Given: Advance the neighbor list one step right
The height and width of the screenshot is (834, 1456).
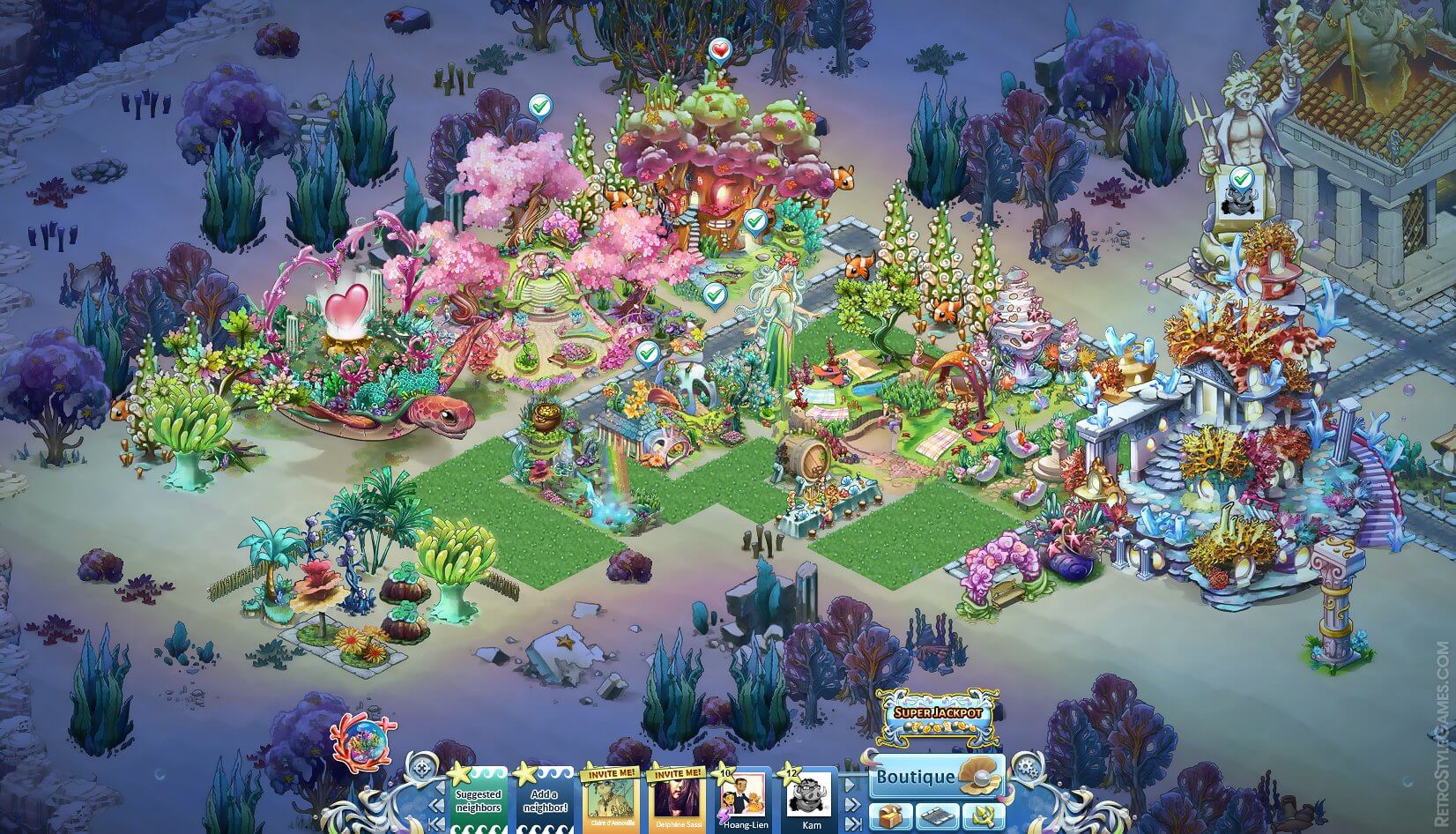Looking at the screenshot, I should (x=851, y=783).
